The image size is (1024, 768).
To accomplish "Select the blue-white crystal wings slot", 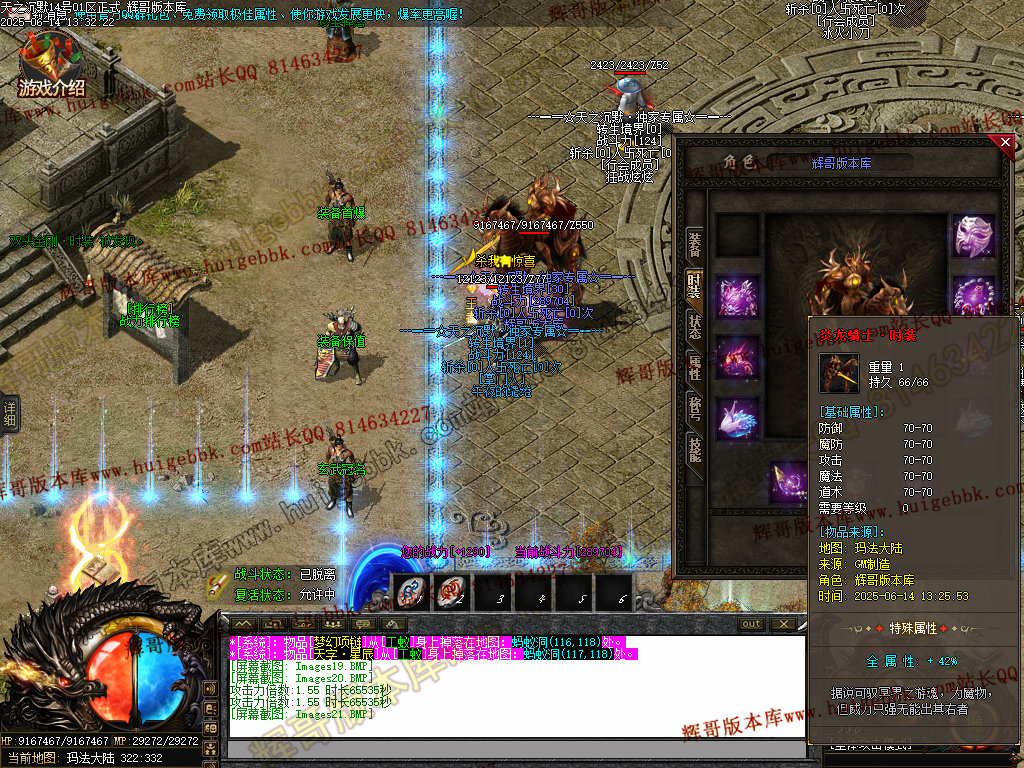I will coord(738,419).
